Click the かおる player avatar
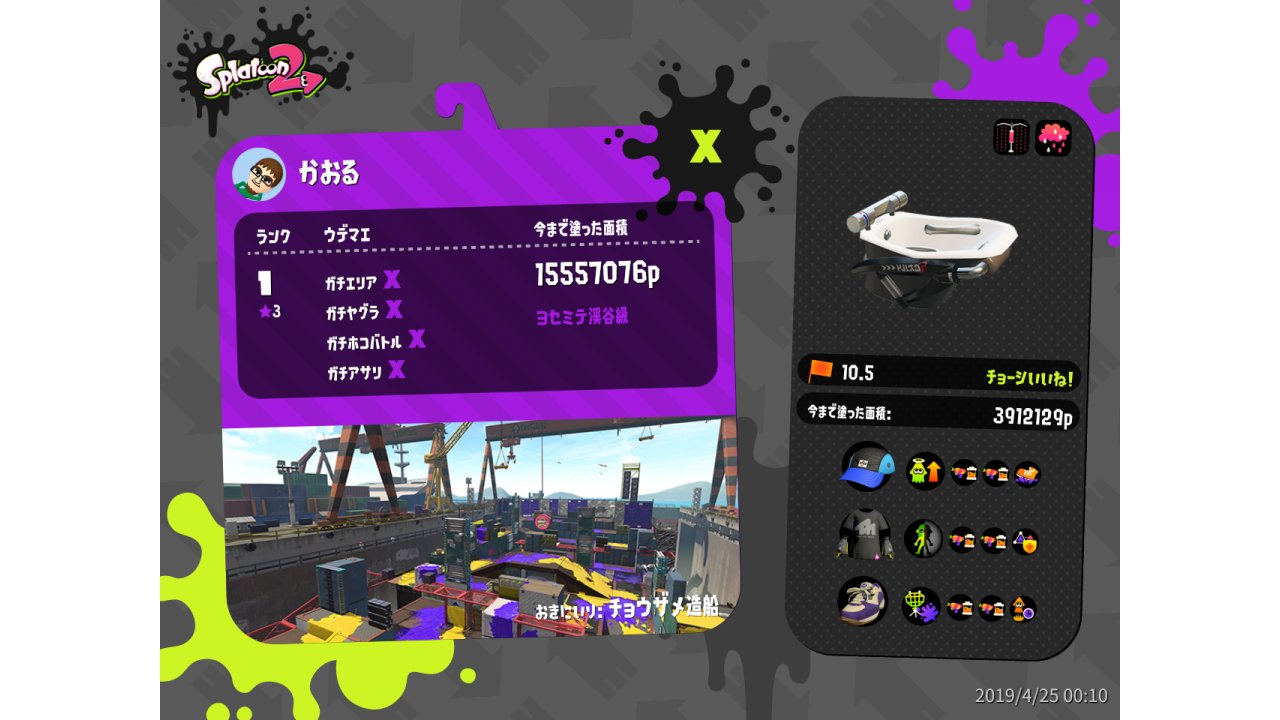Image resolution: width=1280 pixels, height=720 pixels. click(259, 175)
